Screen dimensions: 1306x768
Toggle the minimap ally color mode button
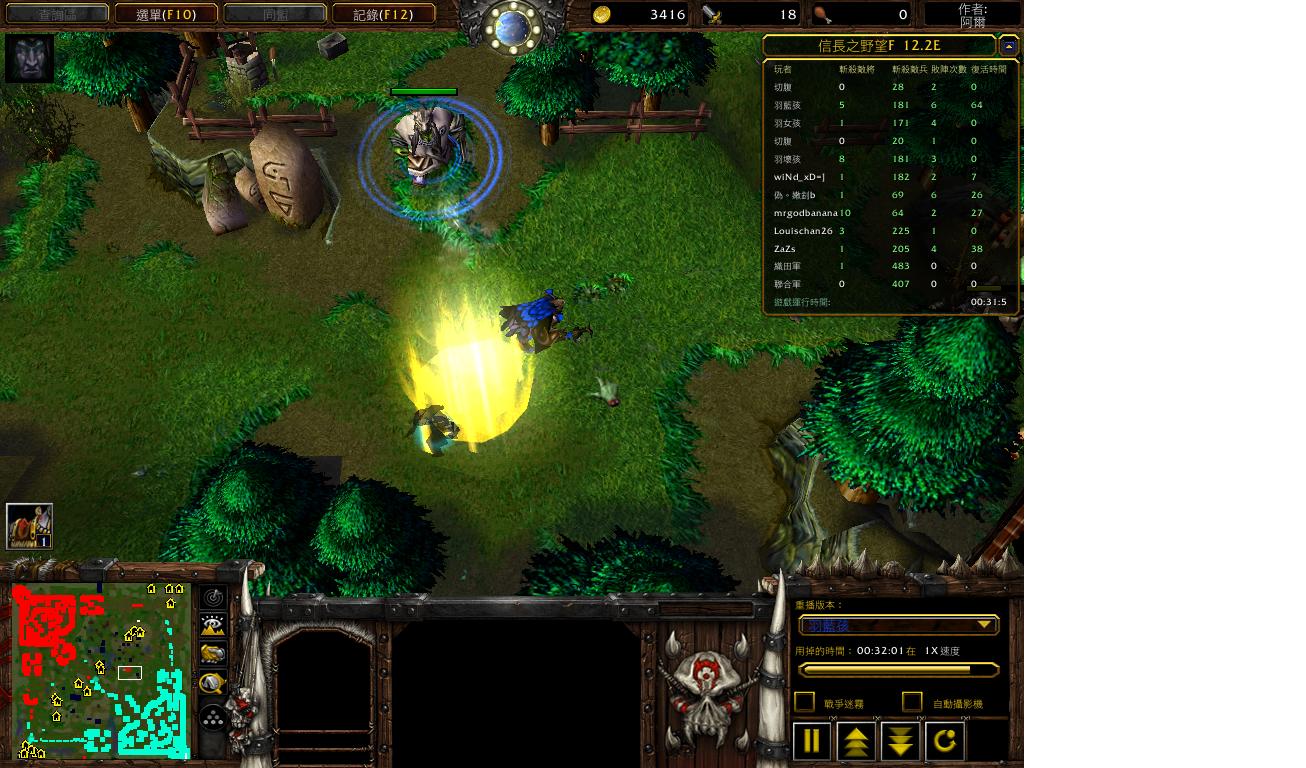(x=213, y=654)
